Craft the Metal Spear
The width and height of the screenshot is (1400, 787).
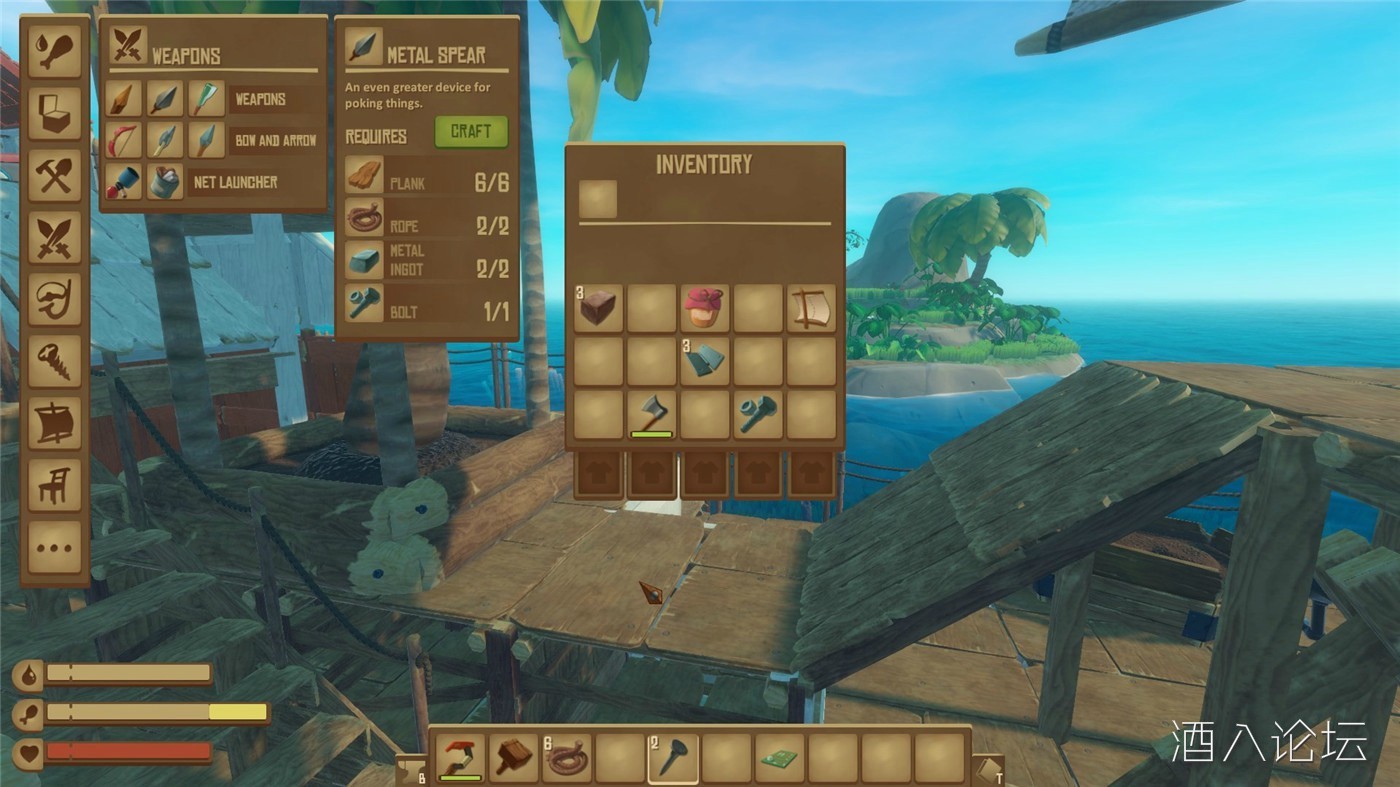click(x=470, y=132)
